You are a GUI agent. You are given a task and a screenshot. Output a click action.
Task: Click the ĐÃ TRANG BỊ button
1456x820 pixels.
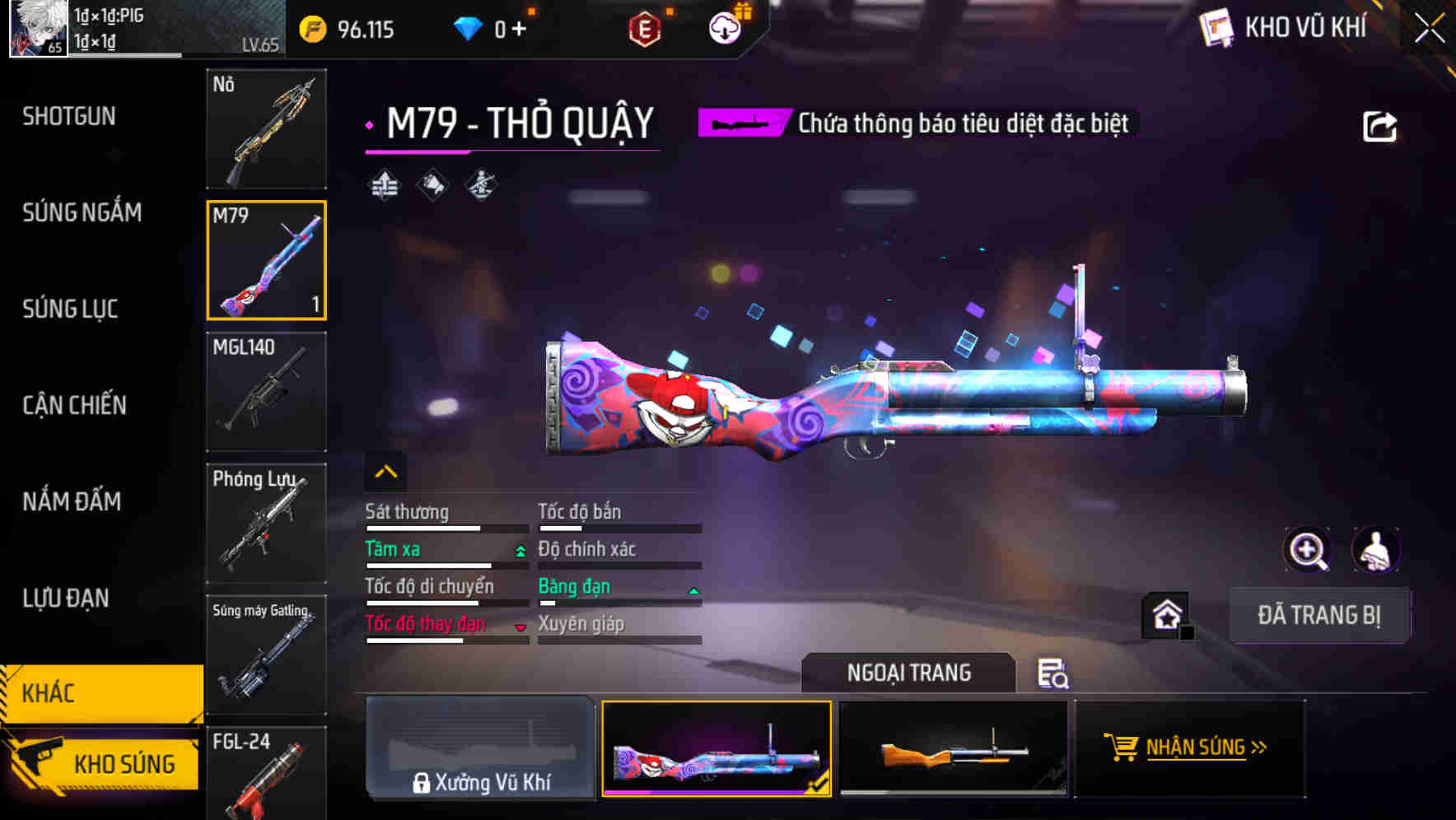coord(1318,615)
